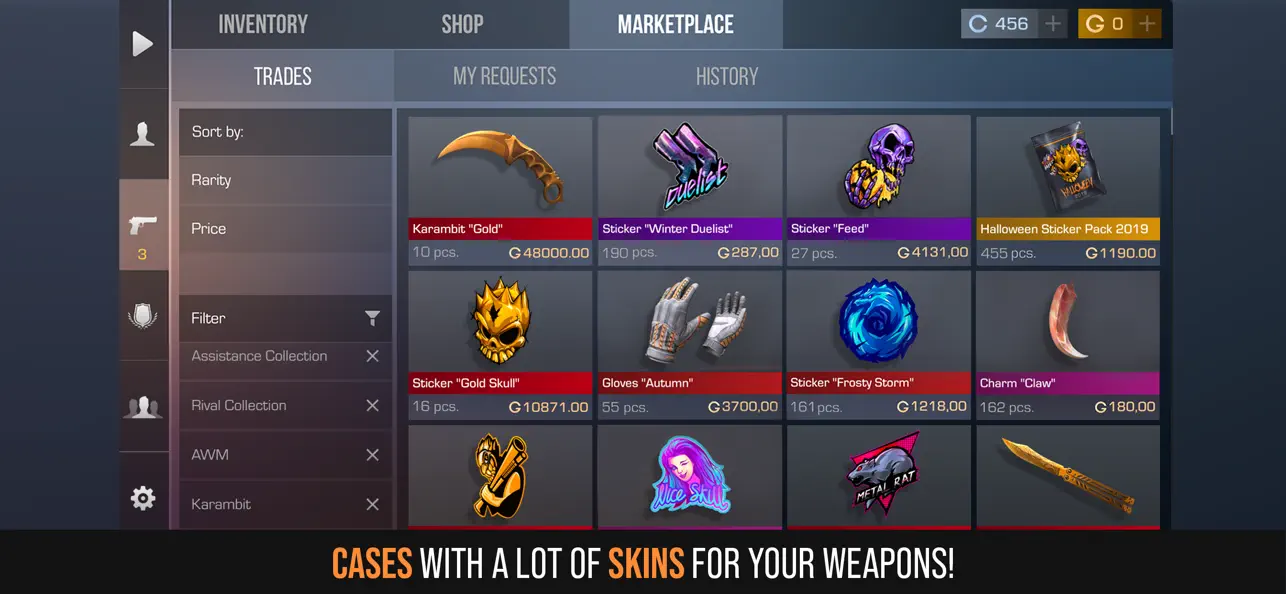1286x594 pixels.
Task: Remove the Karambit filter
Action: 372,504
